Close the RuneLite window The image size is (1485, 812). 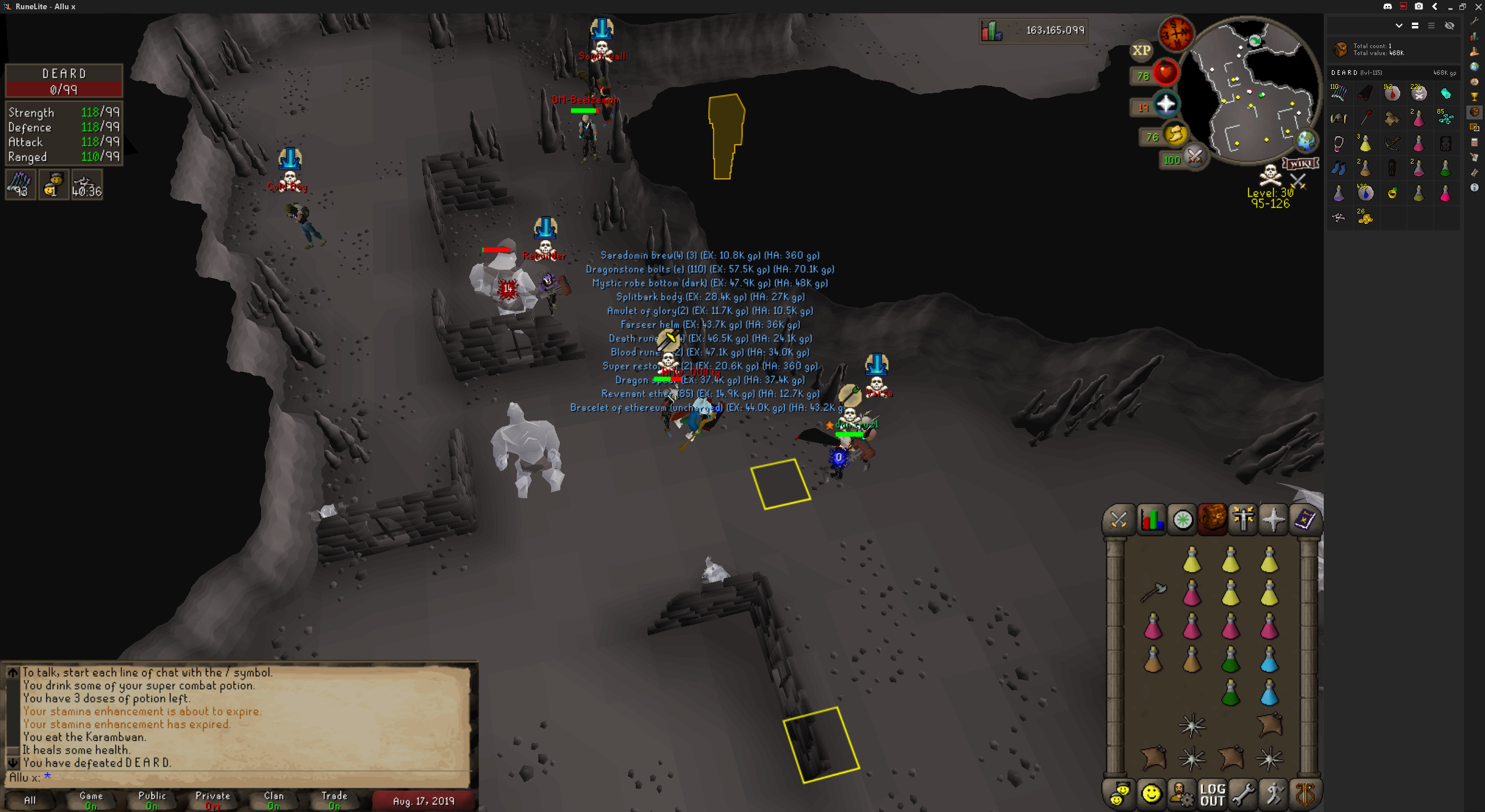(1478, 6)
